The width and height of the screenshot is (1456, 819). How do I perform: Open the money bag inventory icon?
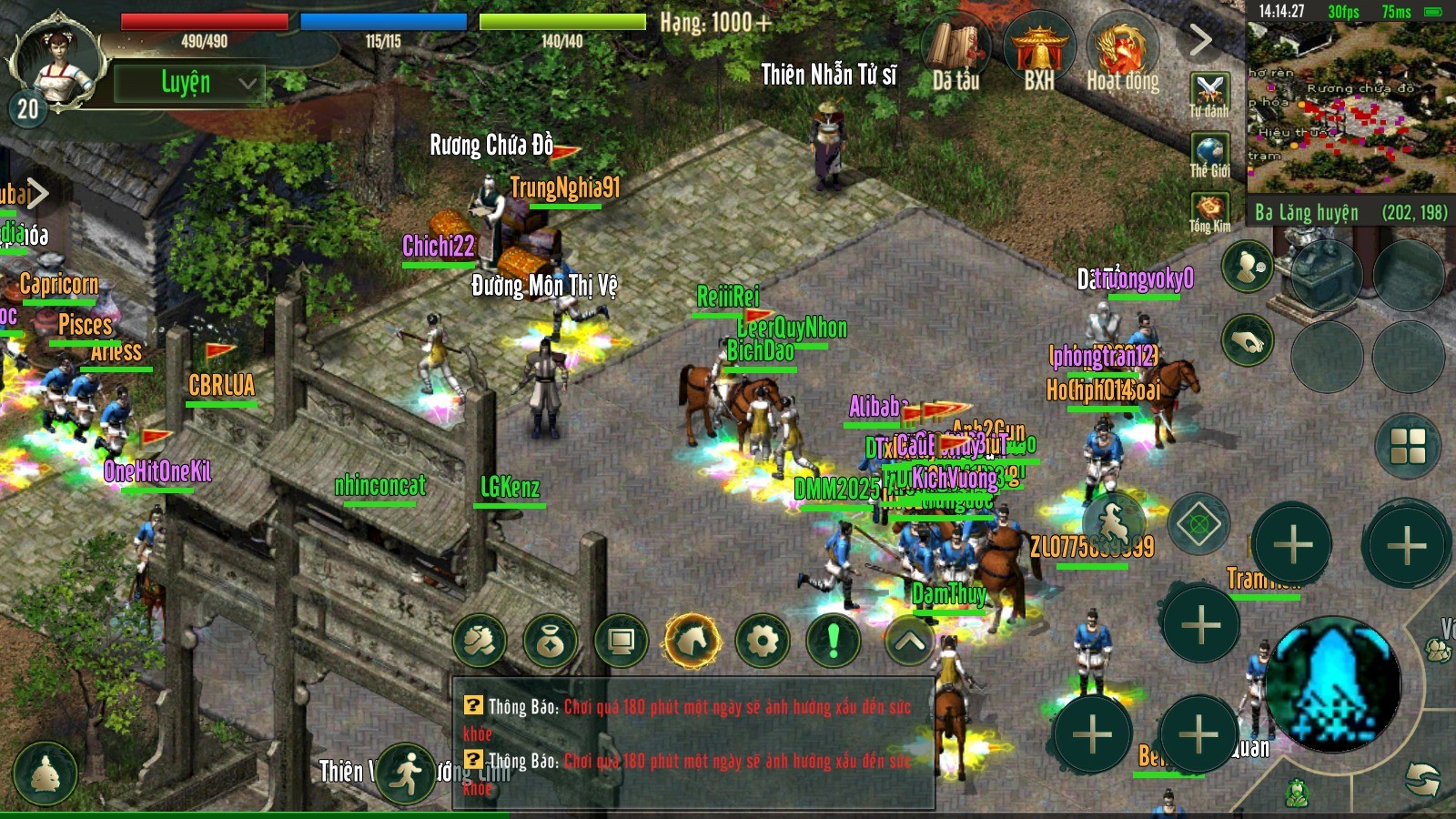(551, 642)
